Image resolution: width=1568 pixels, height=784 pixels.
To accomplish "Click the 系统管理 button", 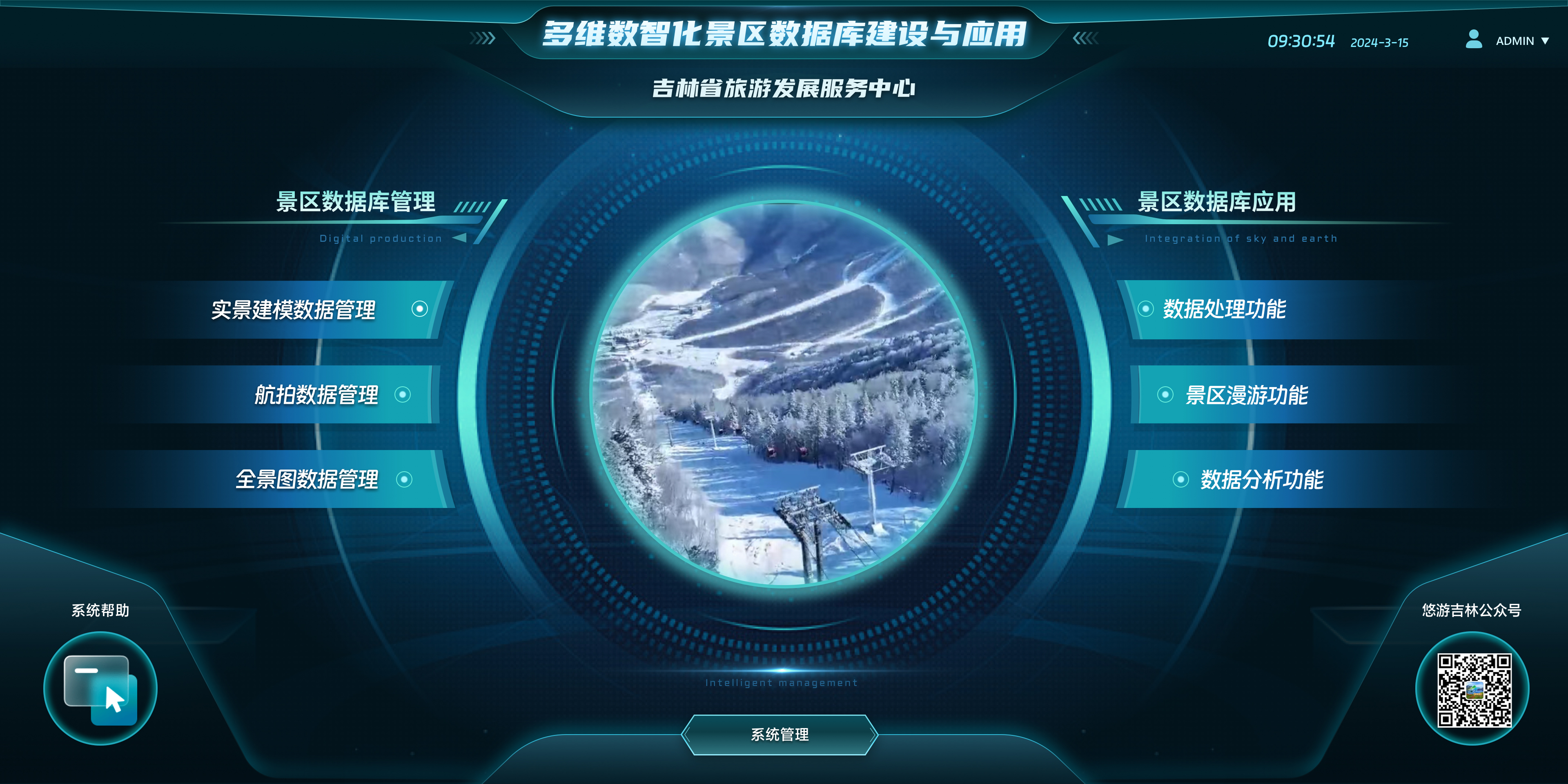I will tap(780, 734).
